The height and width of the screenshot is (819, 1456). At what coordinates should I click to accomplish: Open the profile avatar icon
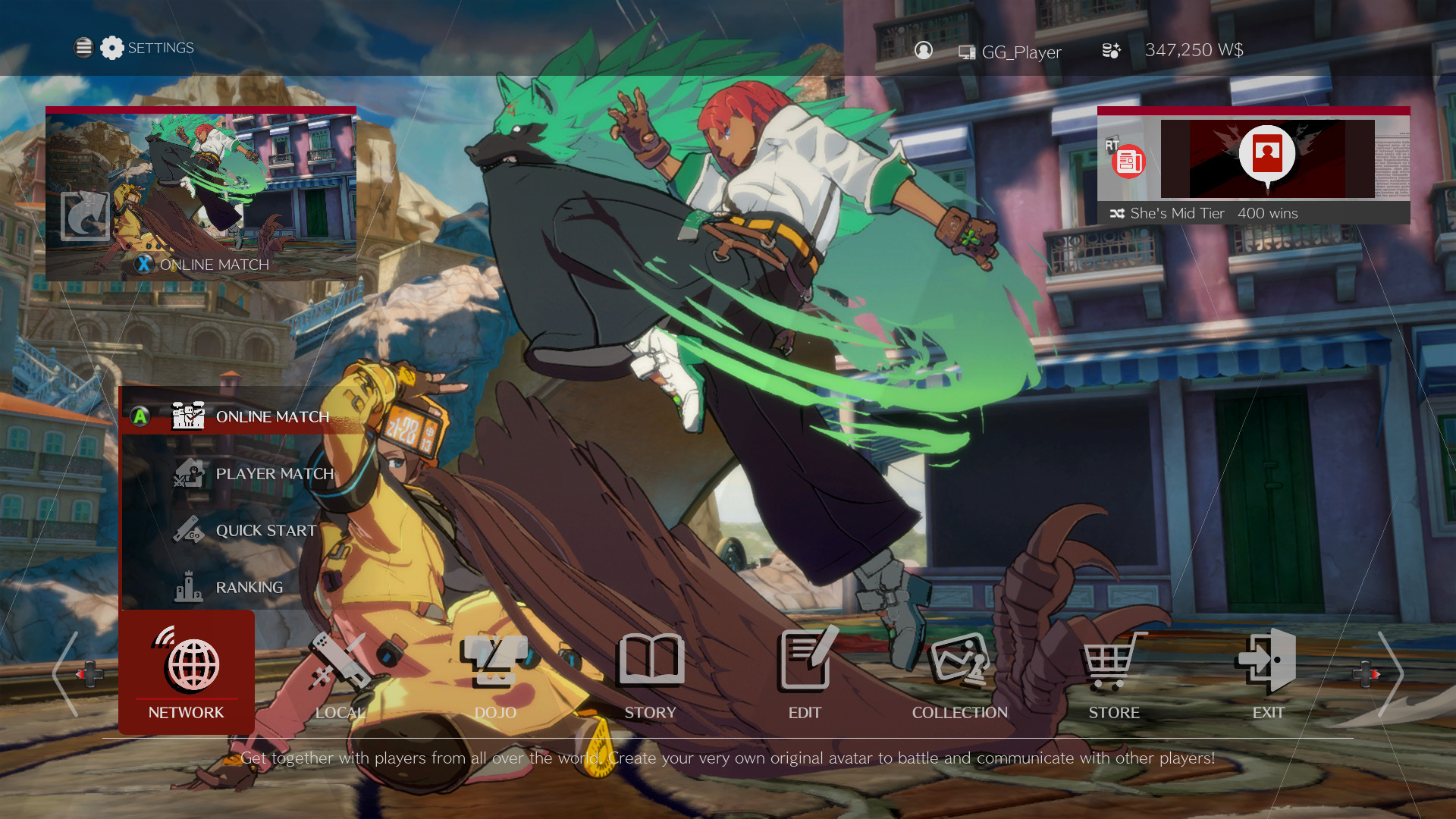click(x=924, y=50)
